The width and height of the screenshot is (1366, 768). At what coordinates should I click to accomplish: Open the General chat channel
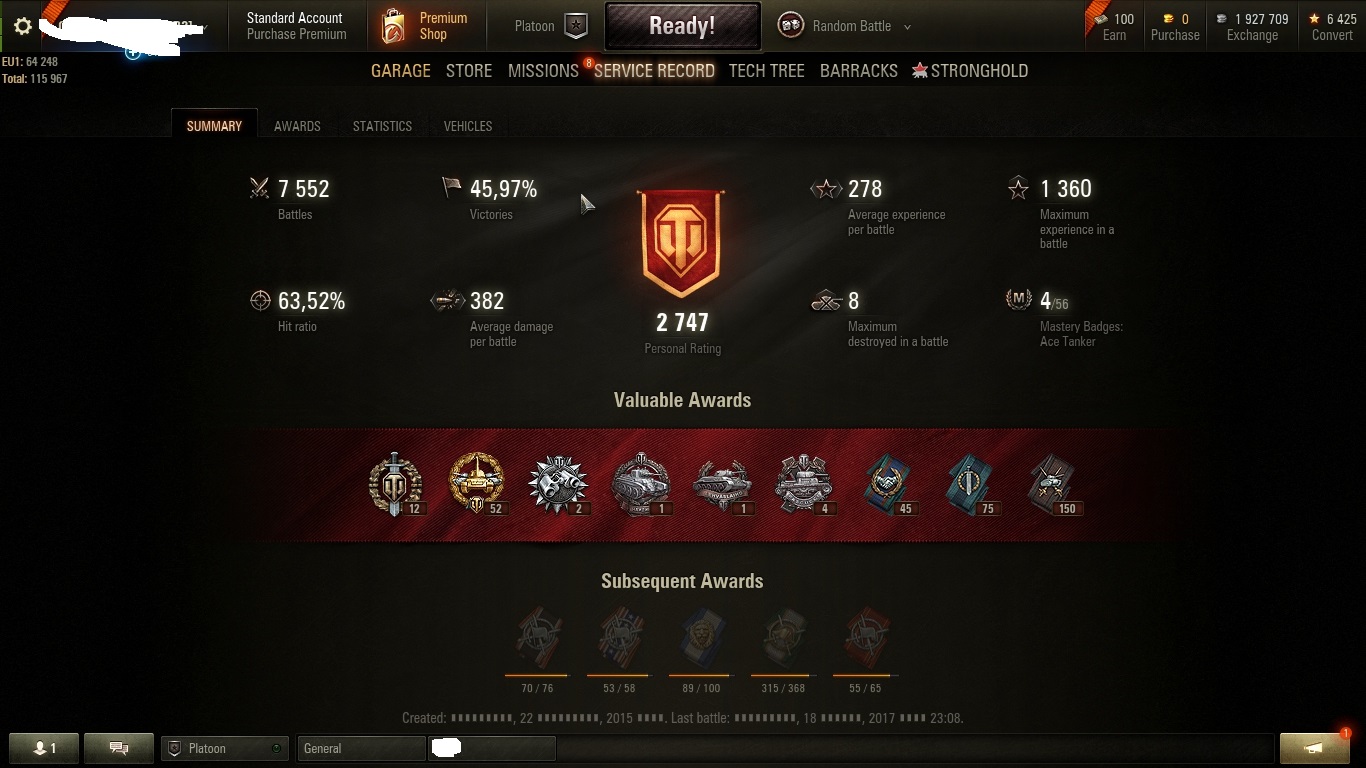point(360,748)
